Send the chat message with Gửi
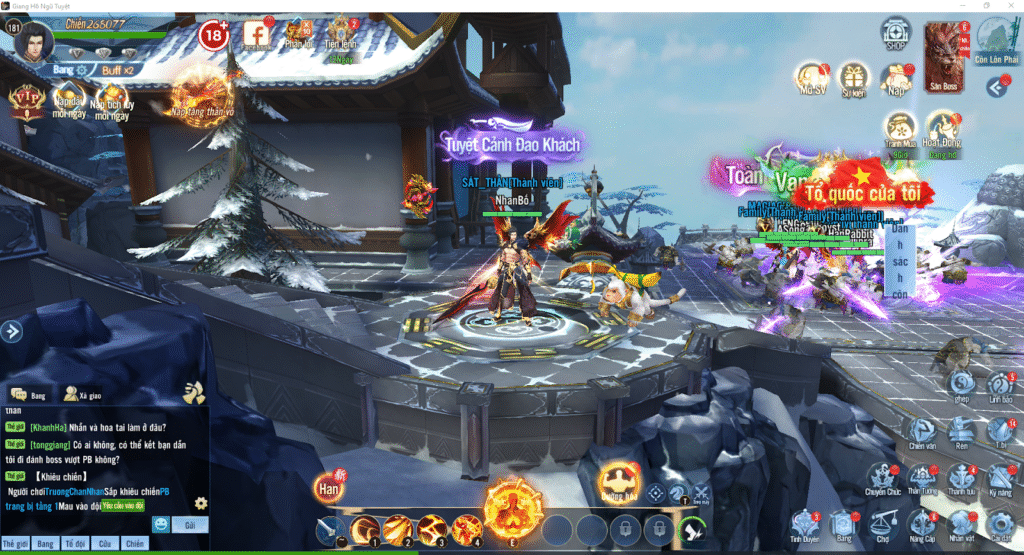This screenshot has width=1024, height=555. pyautogui.click(x=188, y=524)
